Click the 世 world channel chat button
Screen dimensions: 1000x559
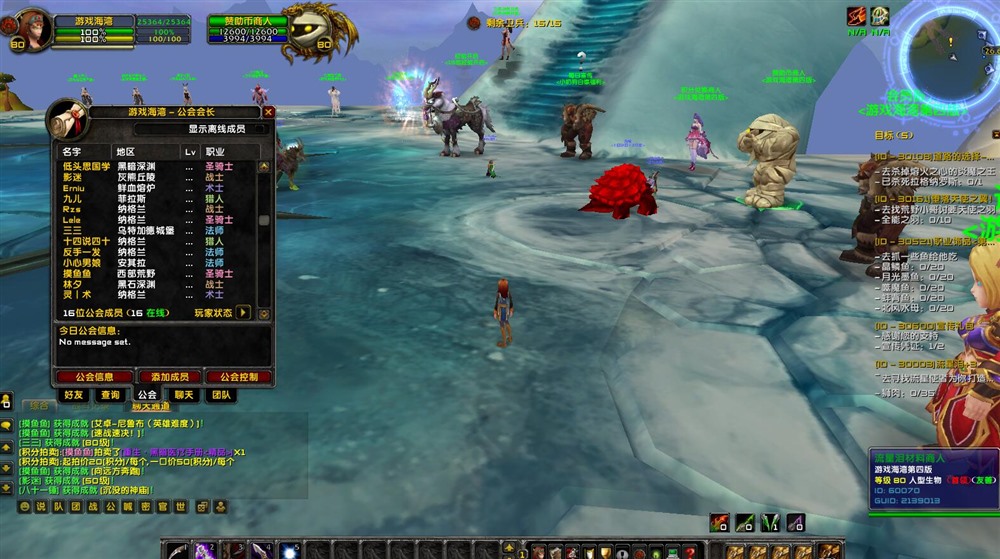point(180,507)
